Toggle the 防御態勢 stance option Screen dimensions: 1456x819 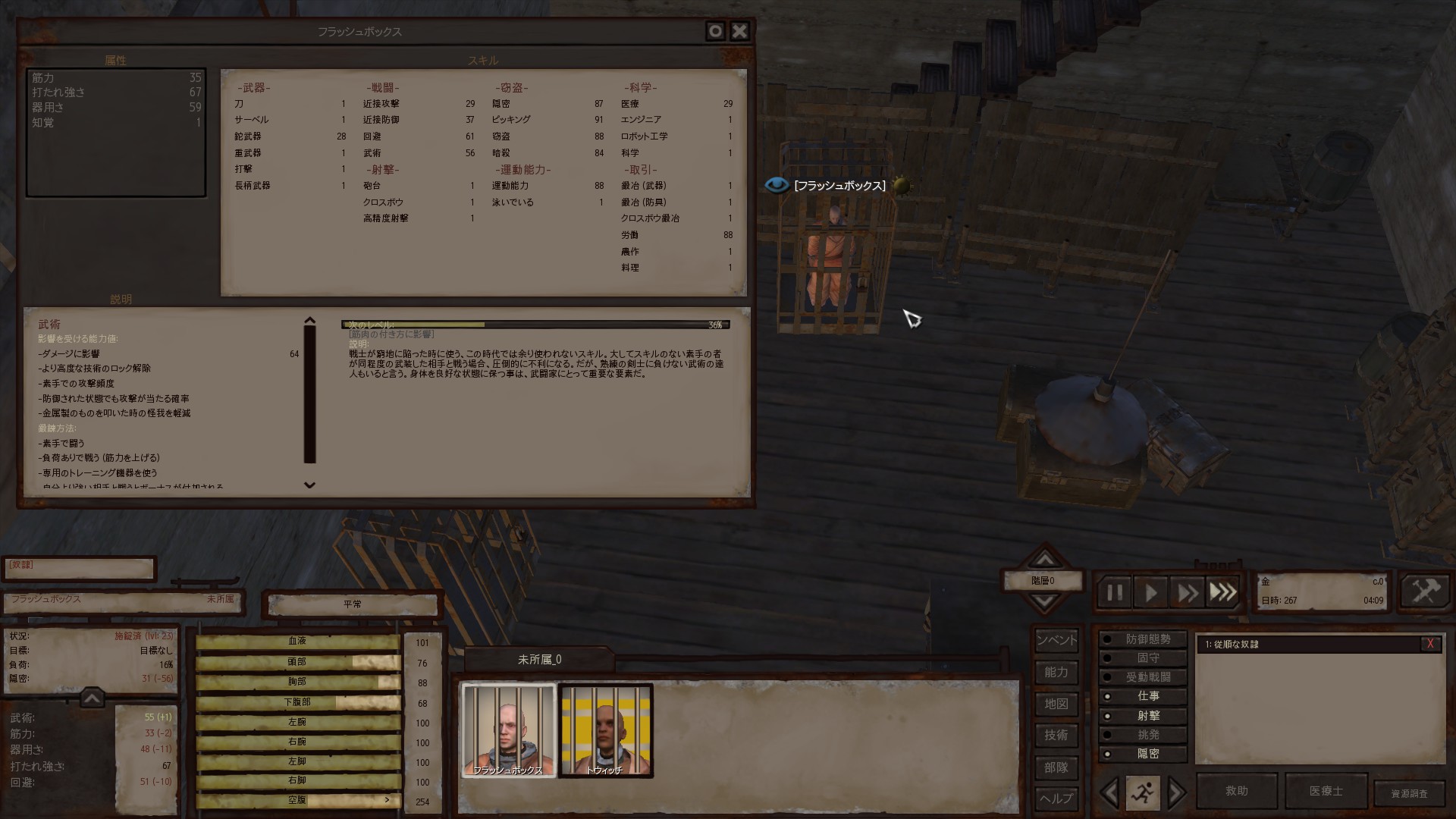(x=1144, y=639)
